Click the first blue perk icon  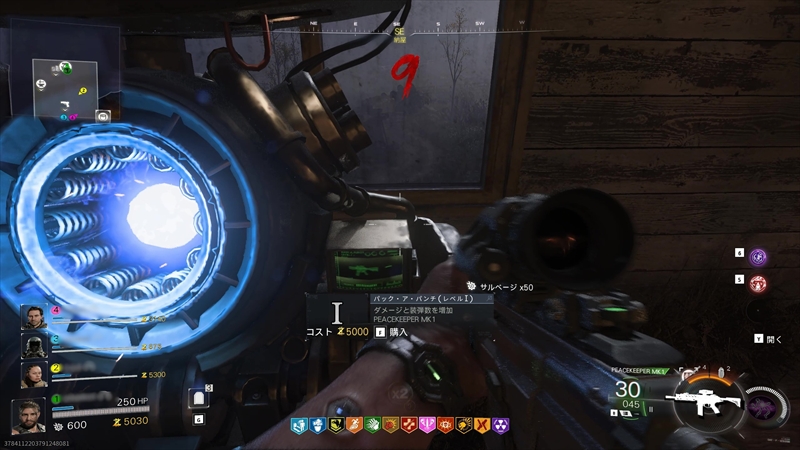(299, 425)
